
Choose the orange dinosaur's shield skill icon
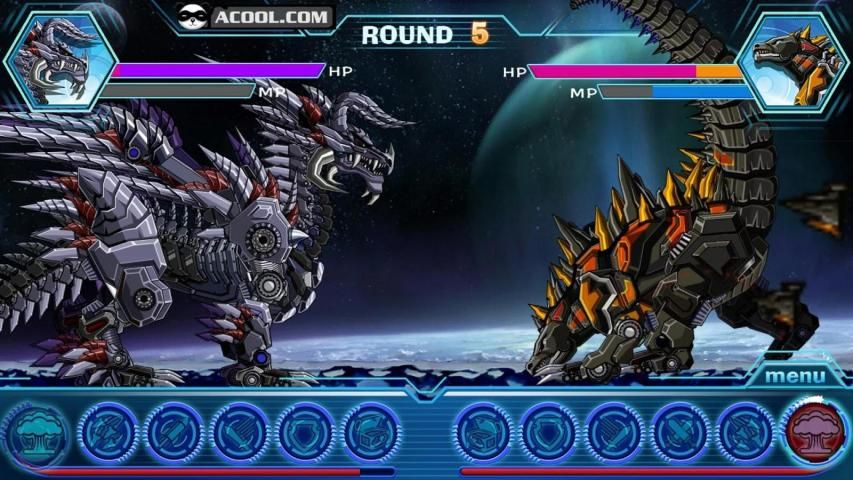point(548,431)
